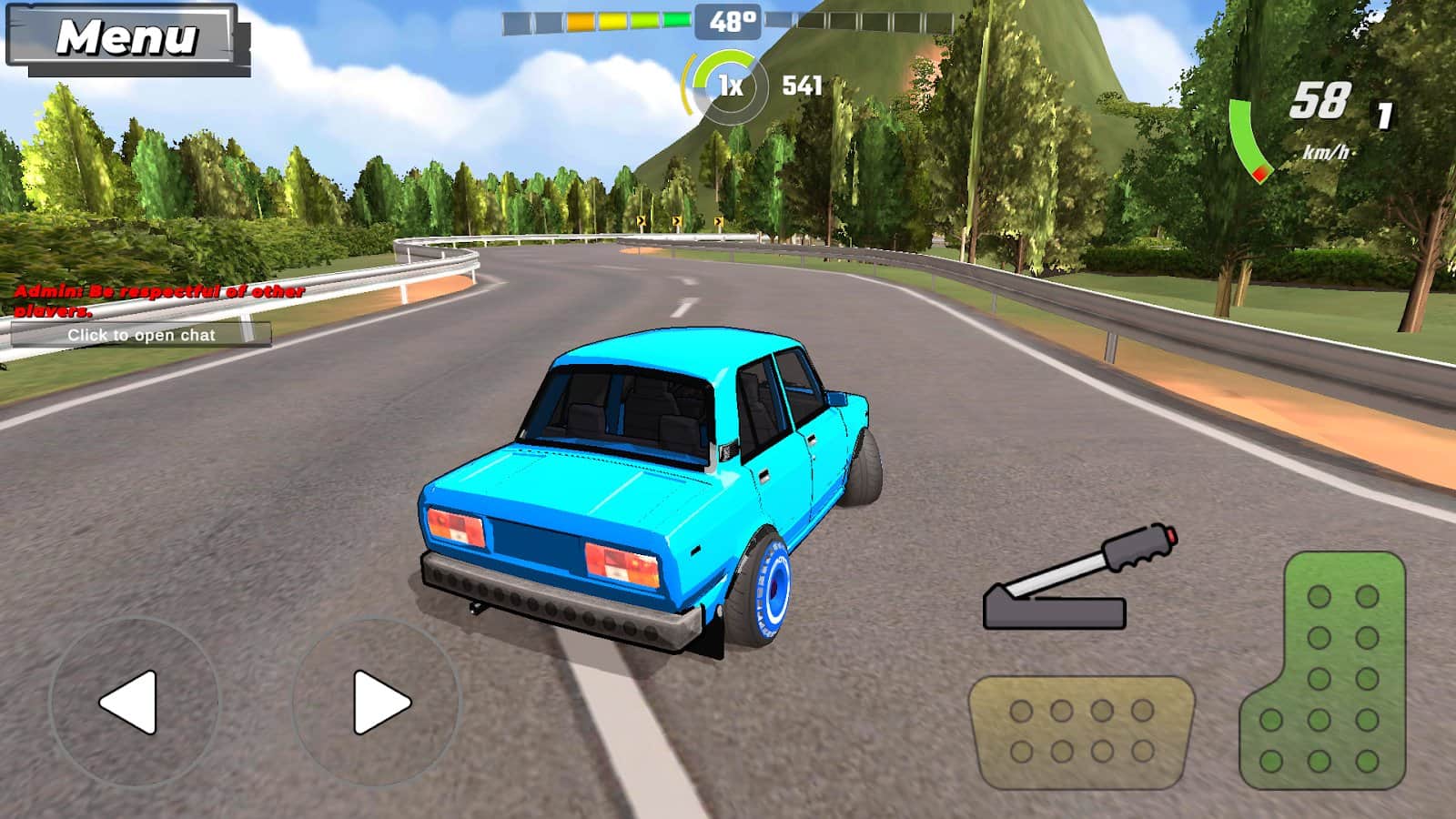Image resolution: width=1456 pixels, height=819 pixels.
Task: Steer left with the left arrow
Action: 133,702
